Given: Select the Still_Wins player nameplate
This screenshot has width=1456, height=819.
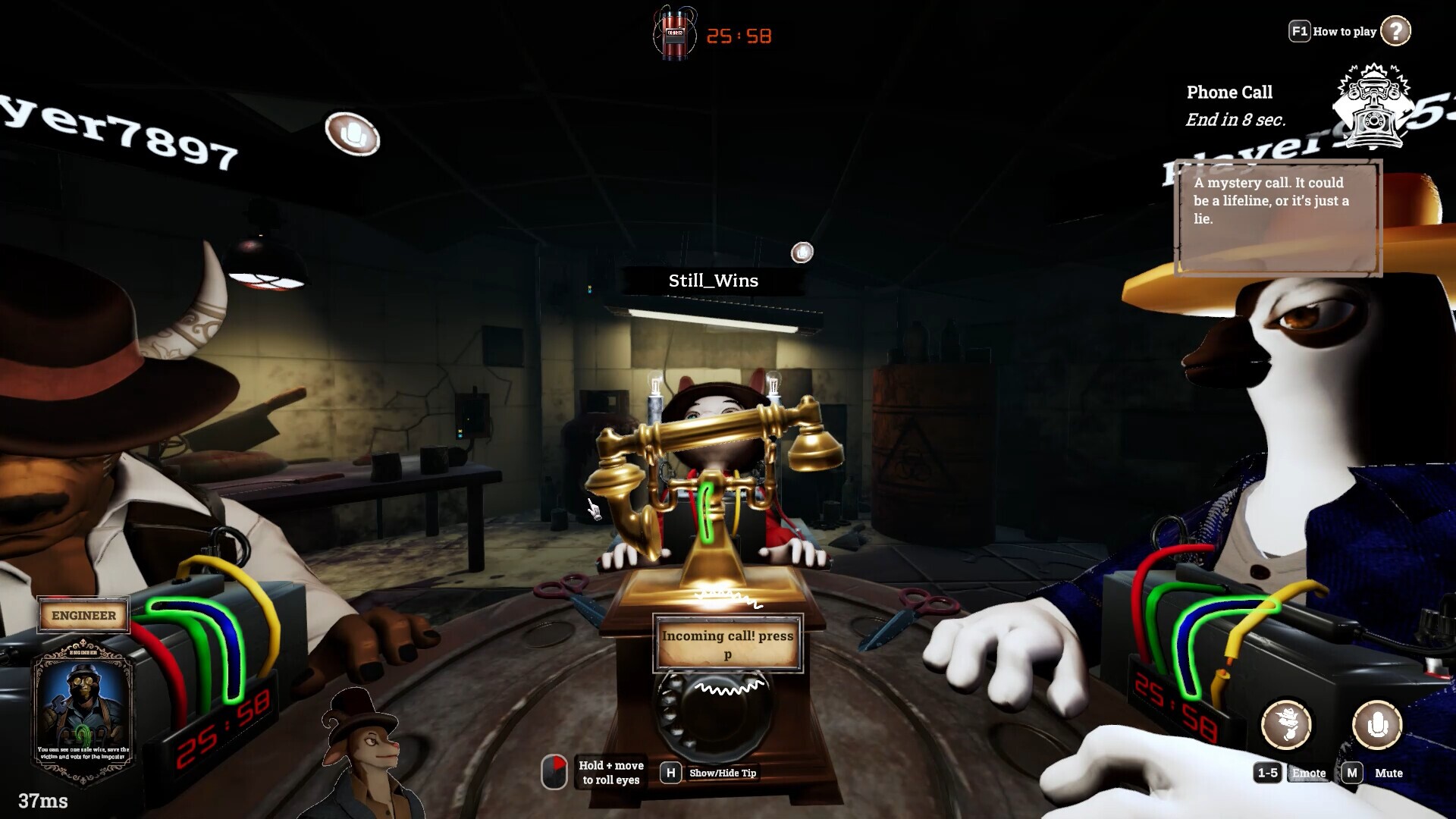Looking at the screenshot, I should [713, 281].
